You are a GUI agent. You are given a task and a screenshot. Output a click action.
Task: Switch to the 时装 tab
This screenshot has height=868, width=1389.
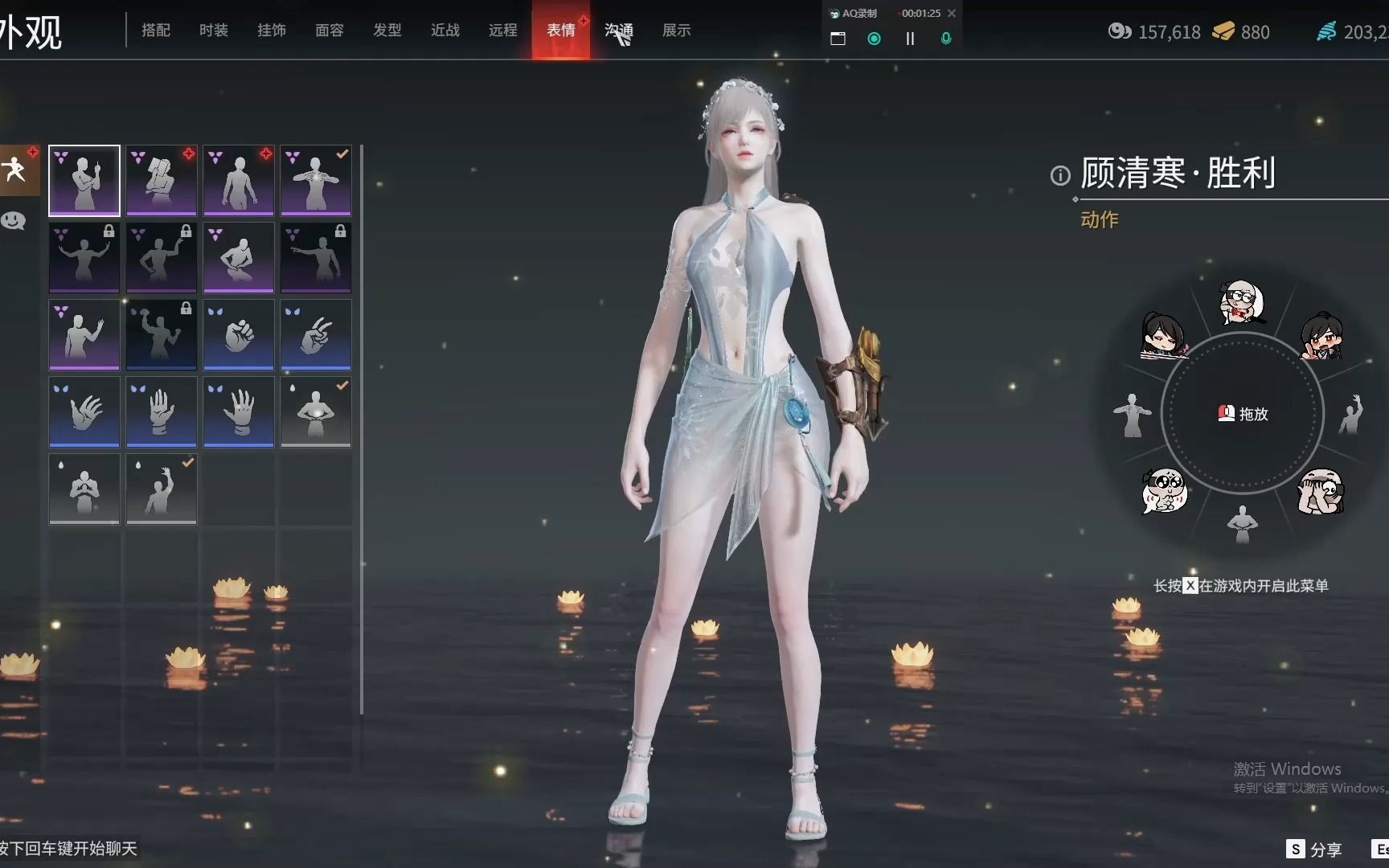tap(213, 31)
